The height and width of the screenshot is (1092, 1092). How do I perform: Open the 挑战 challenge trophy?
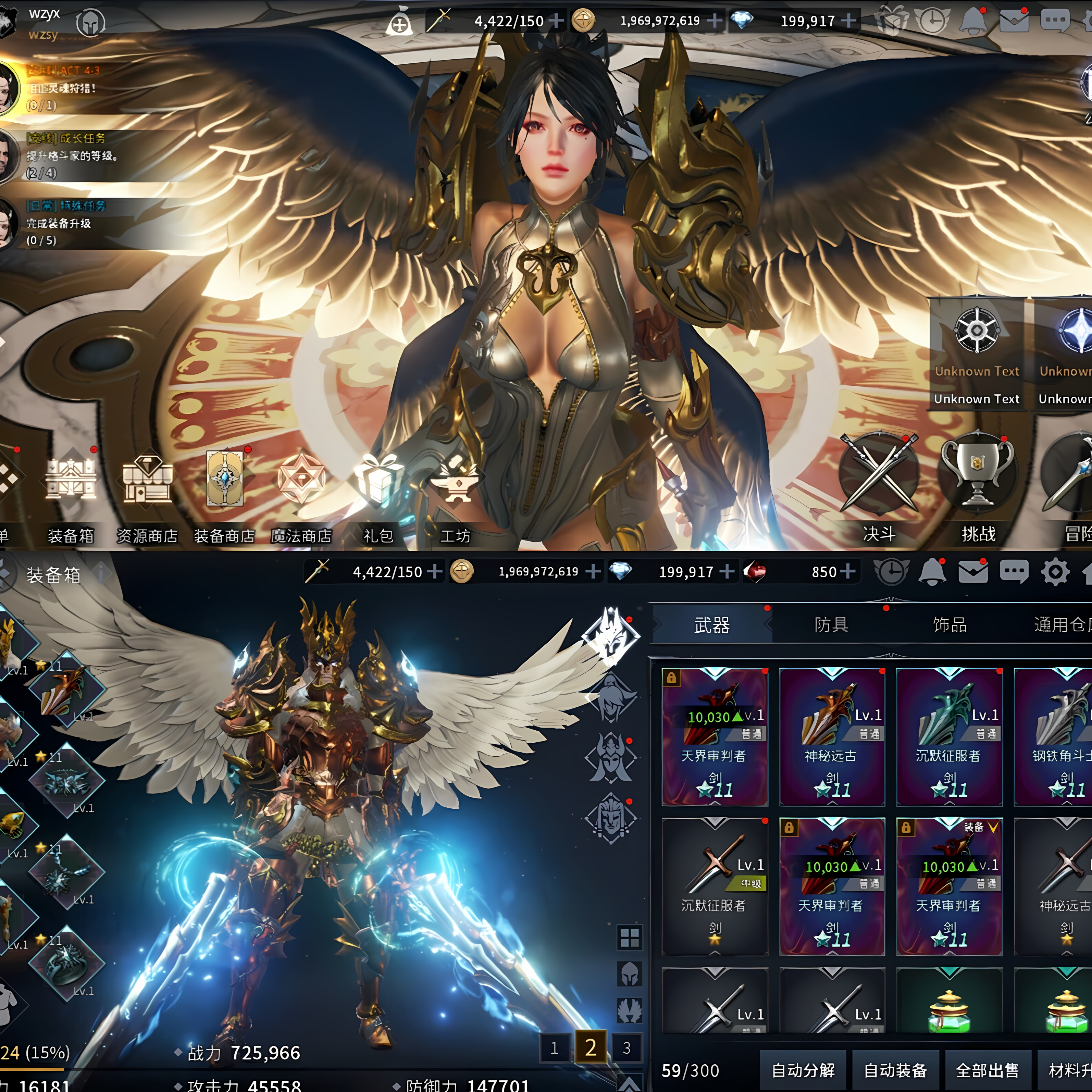click(x=978, y=486)
